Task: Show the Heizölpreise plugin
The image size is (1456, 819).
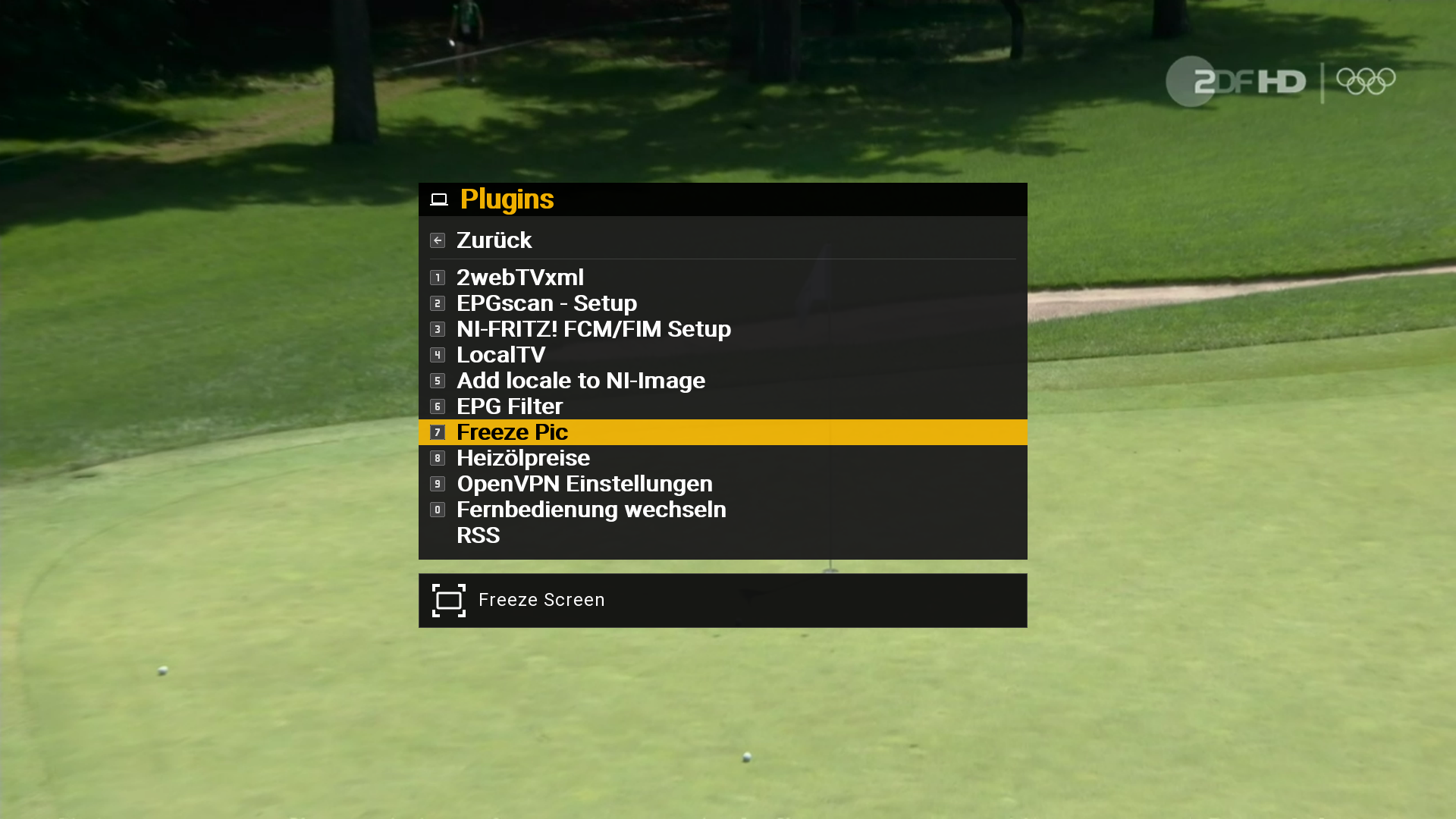Action: pyautogui.click(x=522, y=458)
